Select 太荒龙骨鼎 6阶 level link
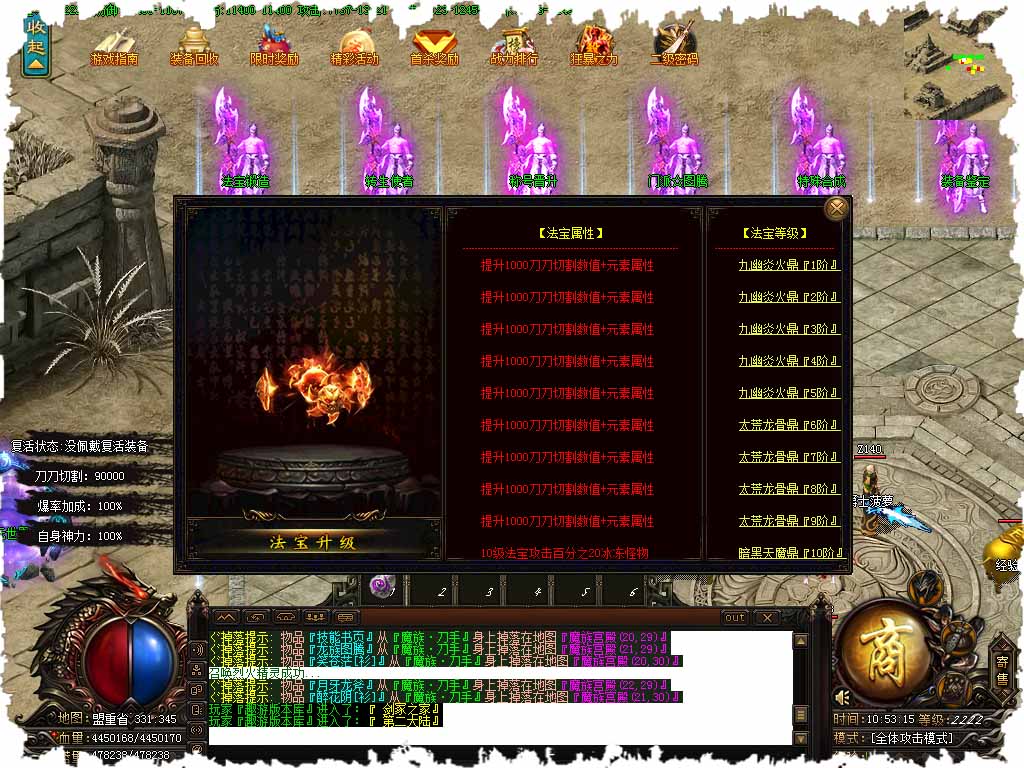Screen dimensions: 1024x768 789,425
